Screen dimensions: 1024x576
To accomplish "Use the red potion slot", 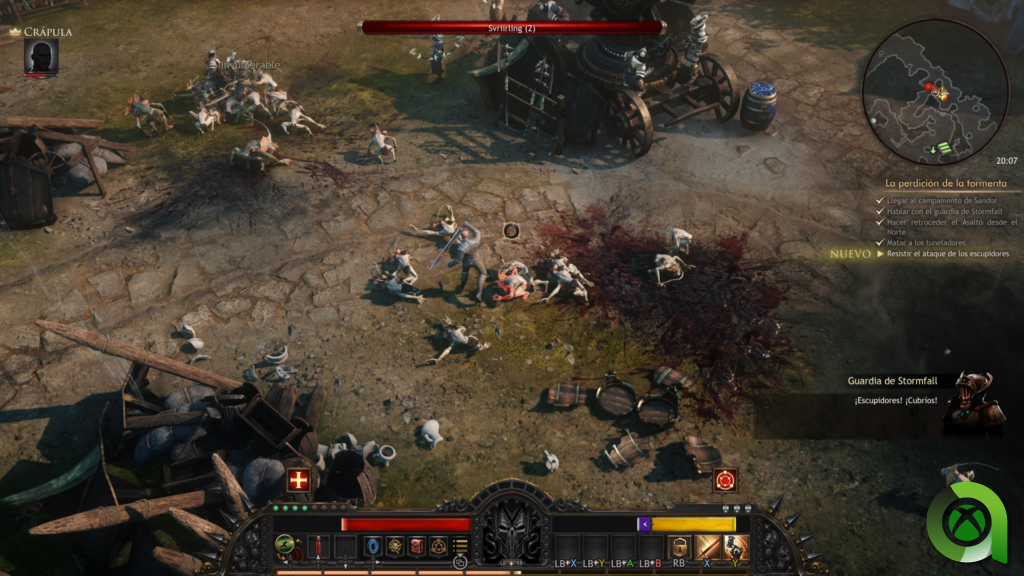I will [x=318, y=546].
